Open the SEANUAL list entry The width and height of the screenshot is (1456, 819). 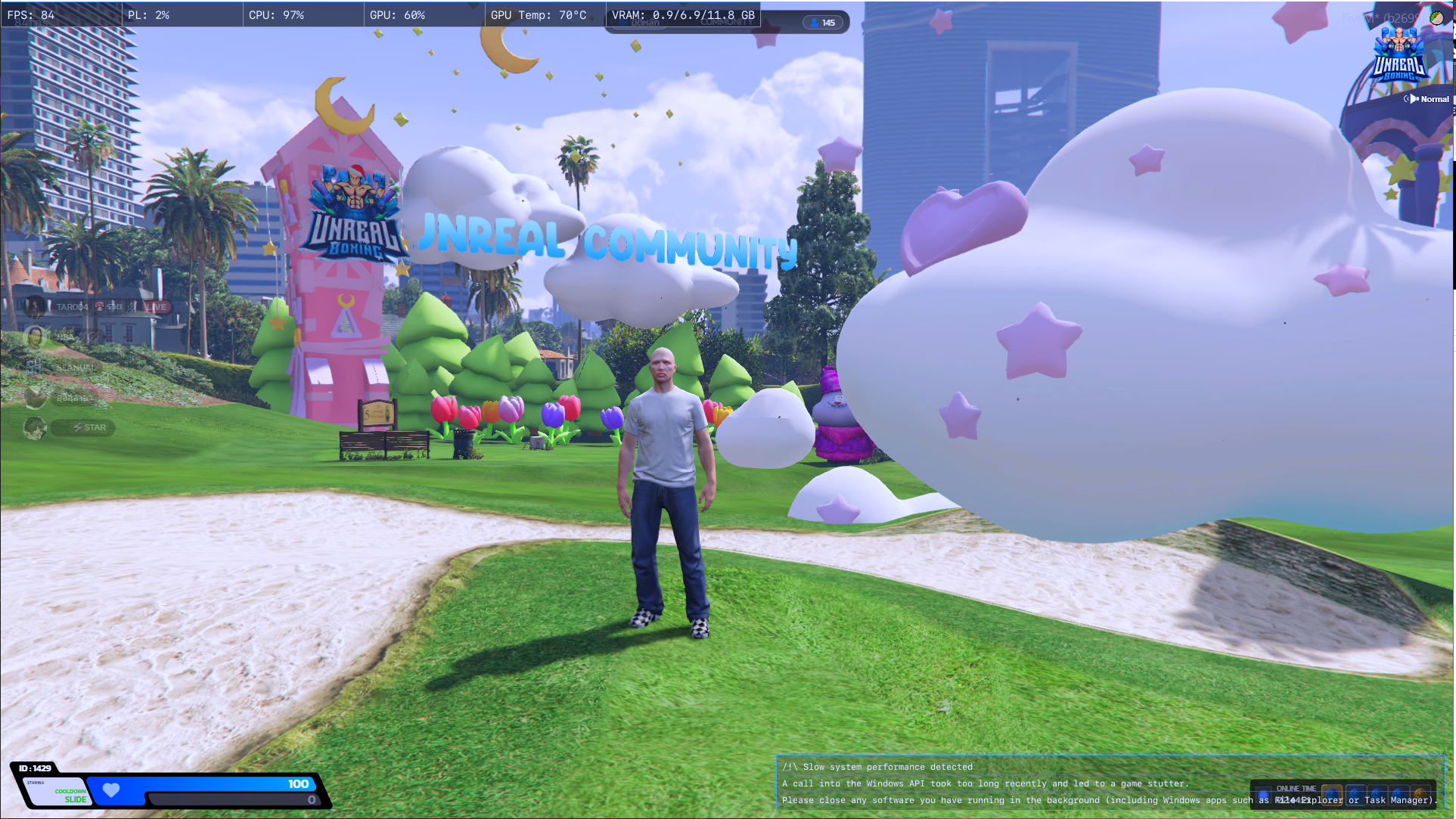point(74,368)
